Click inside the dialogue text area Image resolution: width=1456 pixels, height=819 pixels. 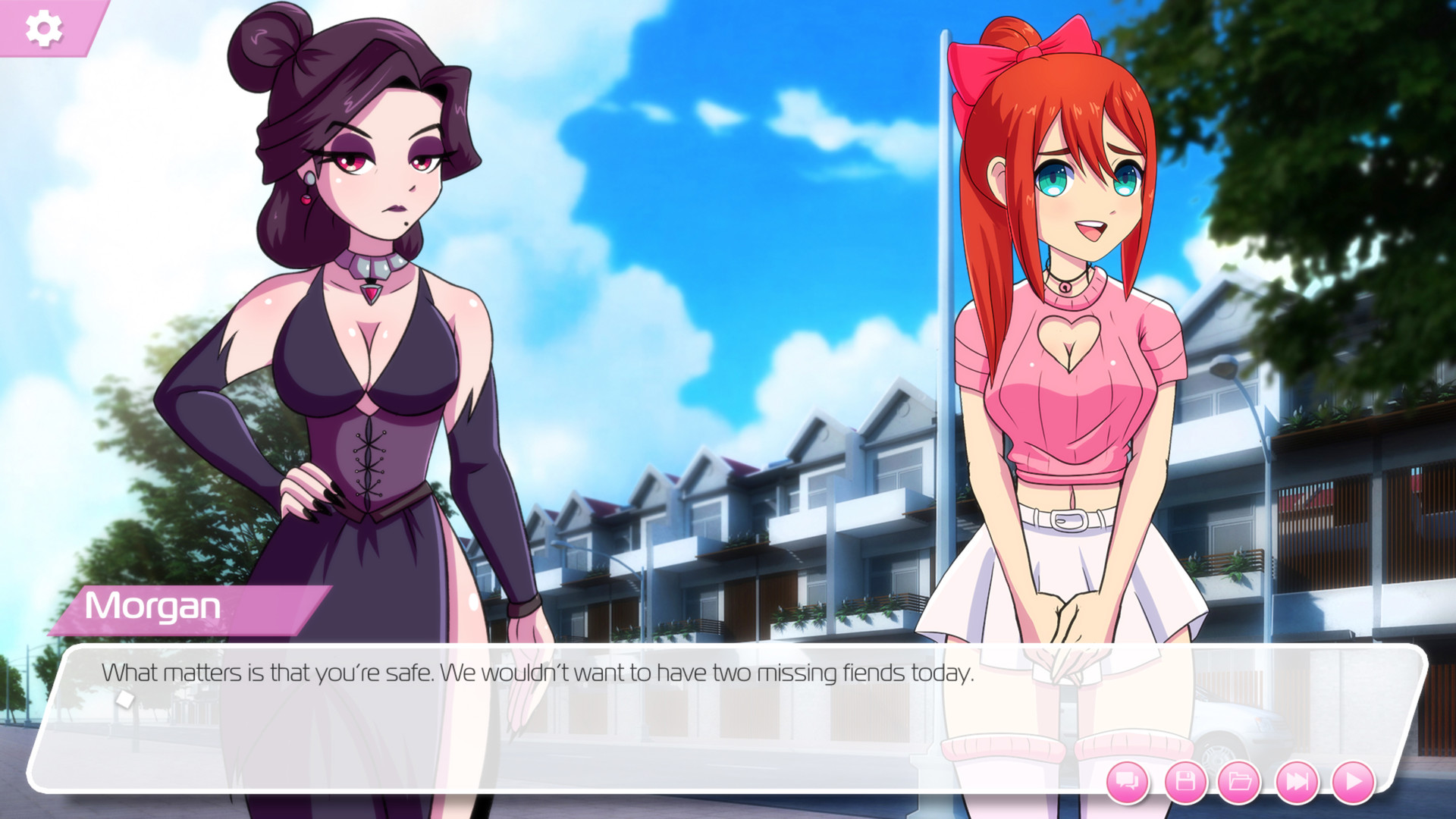click(x=531, y=672)
